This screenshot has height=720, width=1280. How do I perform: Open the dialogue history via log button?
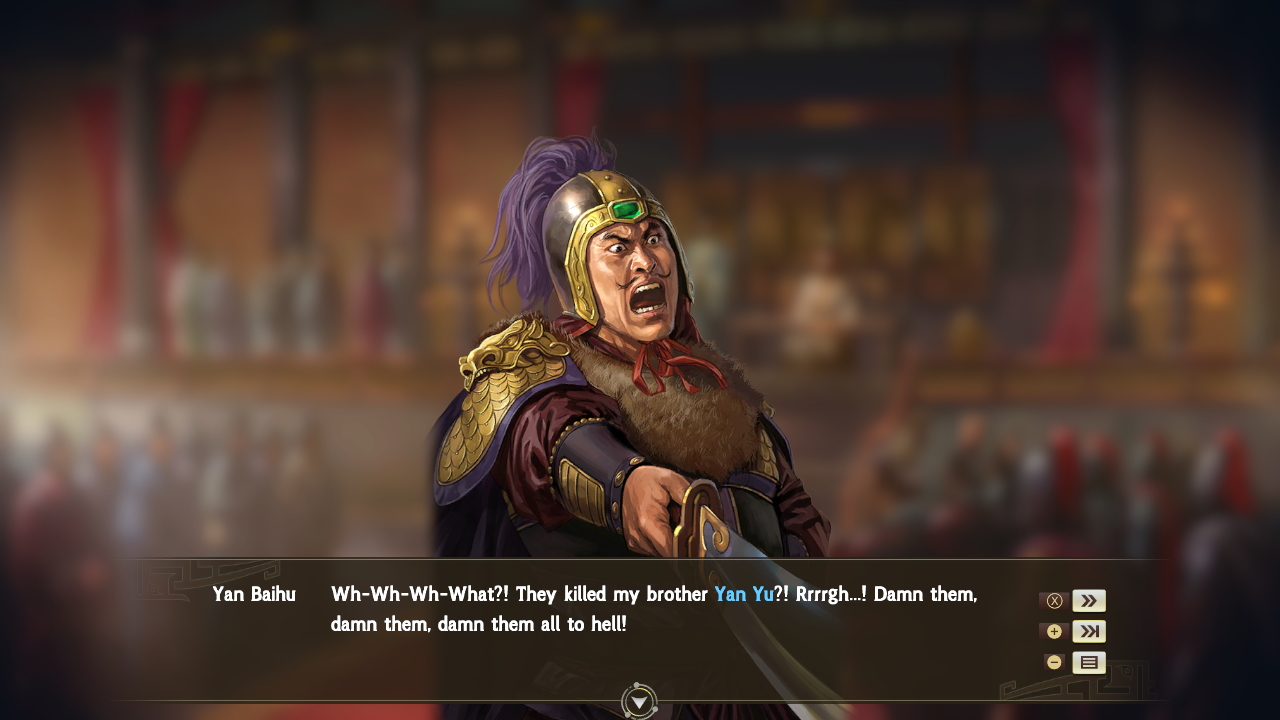pyautogui.click(x=1089, y=662)
